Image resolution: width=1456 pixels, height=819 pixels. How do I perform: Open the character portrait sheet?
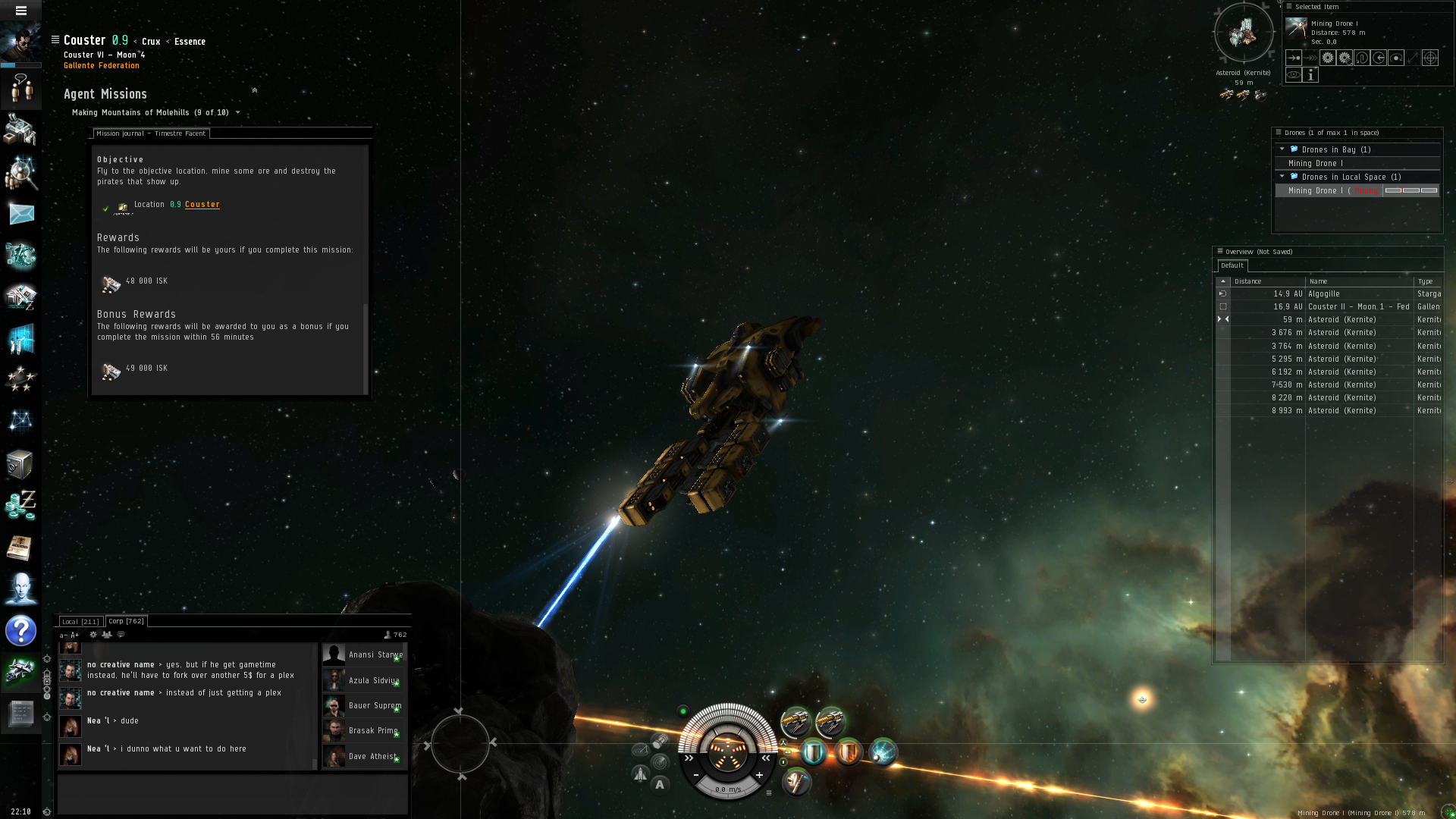[x=21, y=42]
